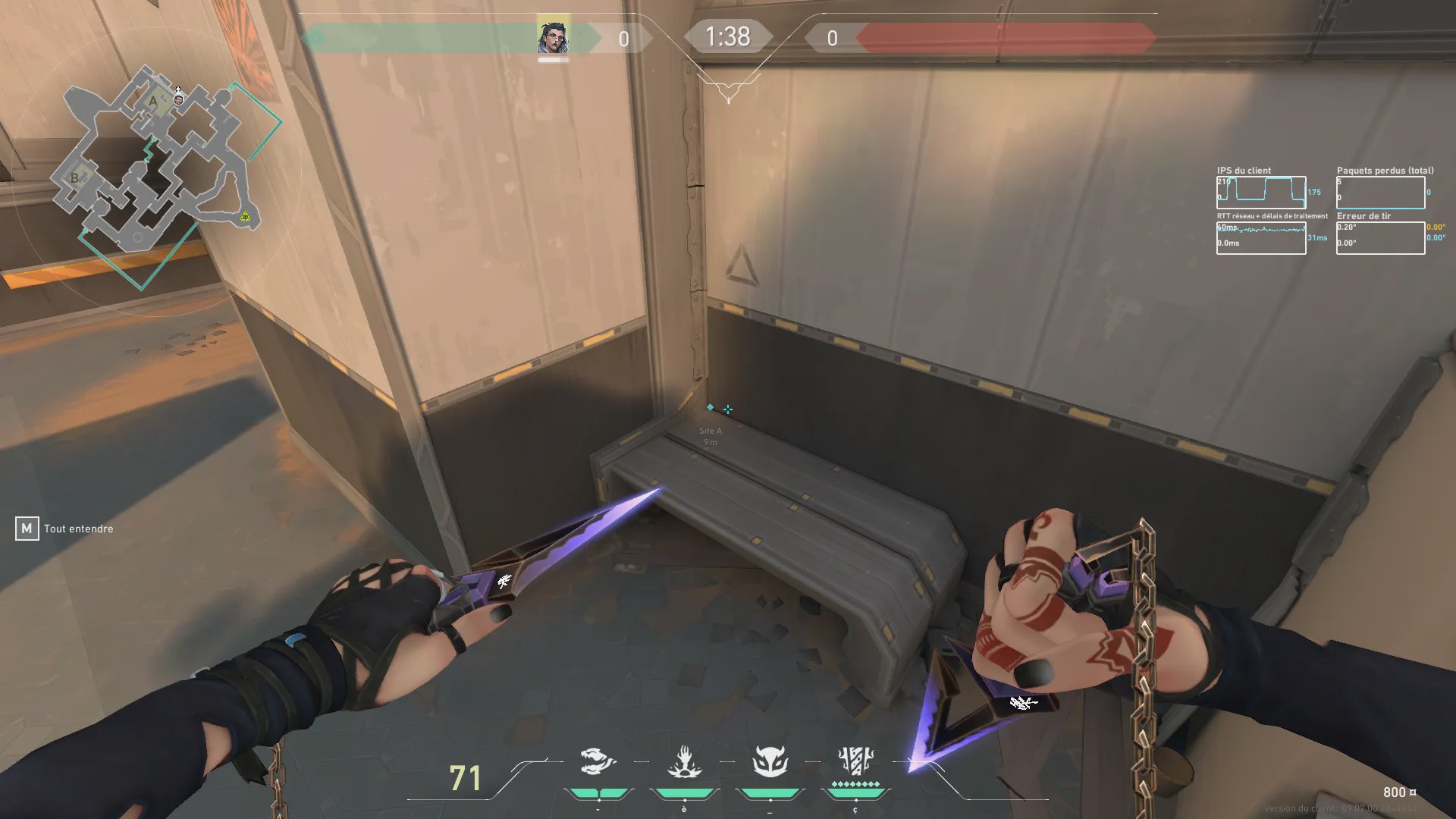Click Fade's agent portrait in top bar
Image resolution: width=1456 pixels, height=819 pixels.
[553, 38]
